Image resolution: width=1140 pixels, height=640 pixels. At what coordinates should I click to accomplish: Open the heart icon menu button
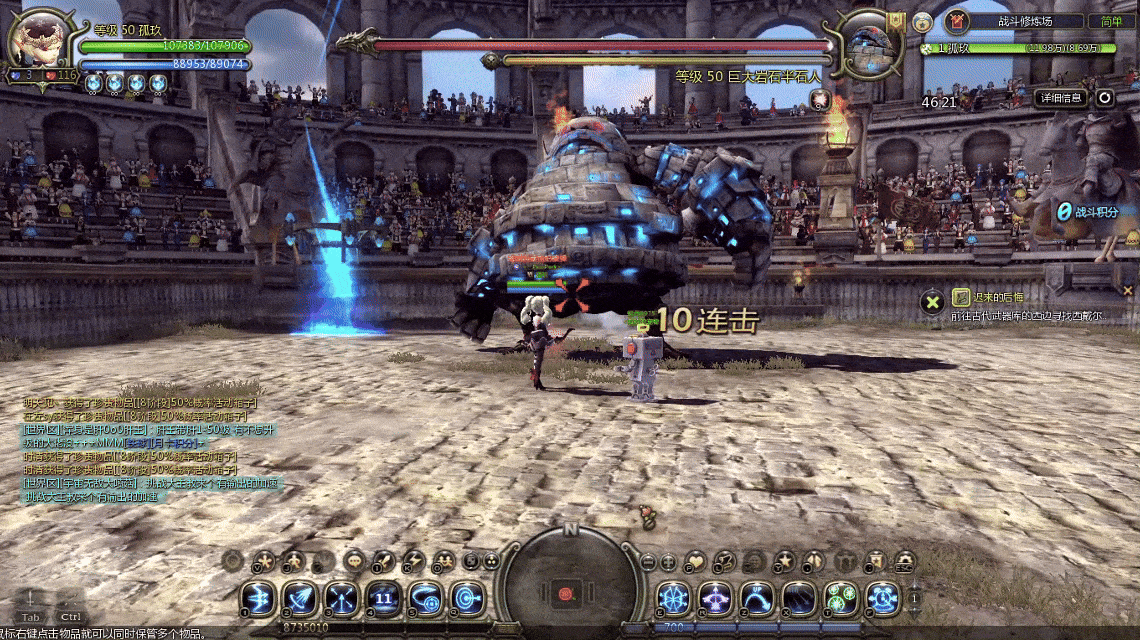tap(695, 561)
